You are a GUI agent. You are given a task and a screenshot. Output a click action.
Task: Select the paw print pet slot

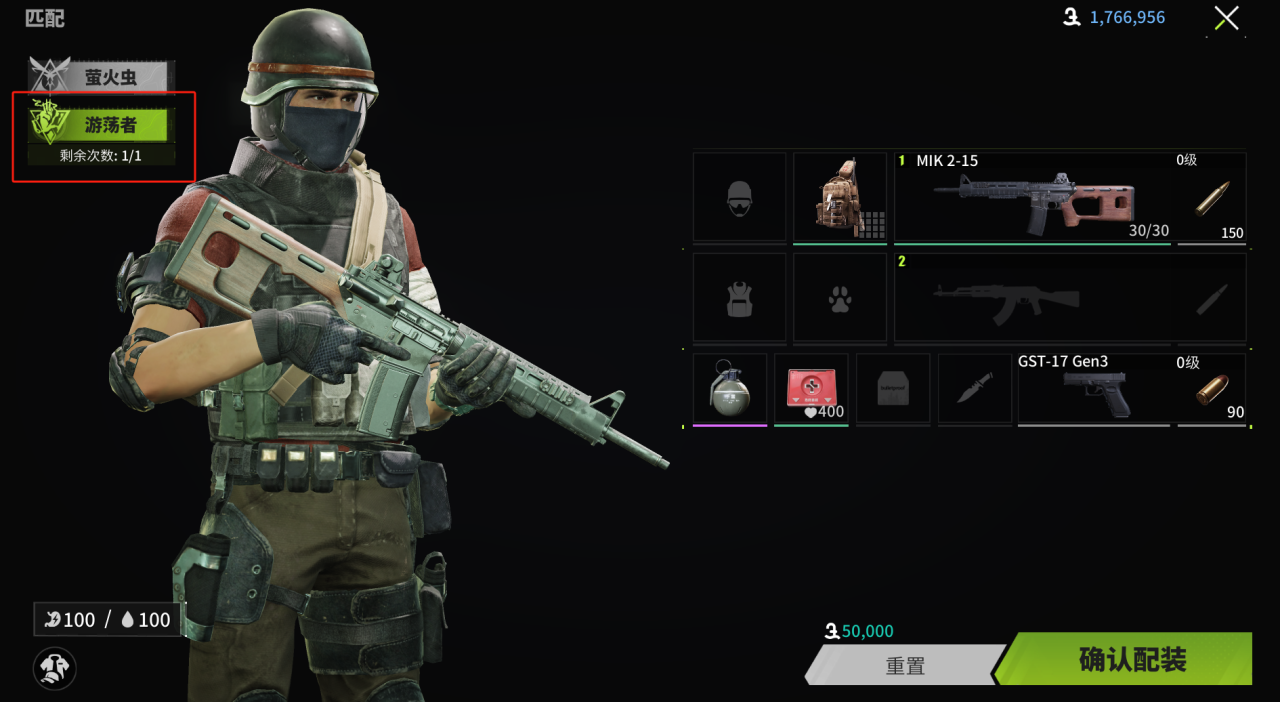[840, 298]
